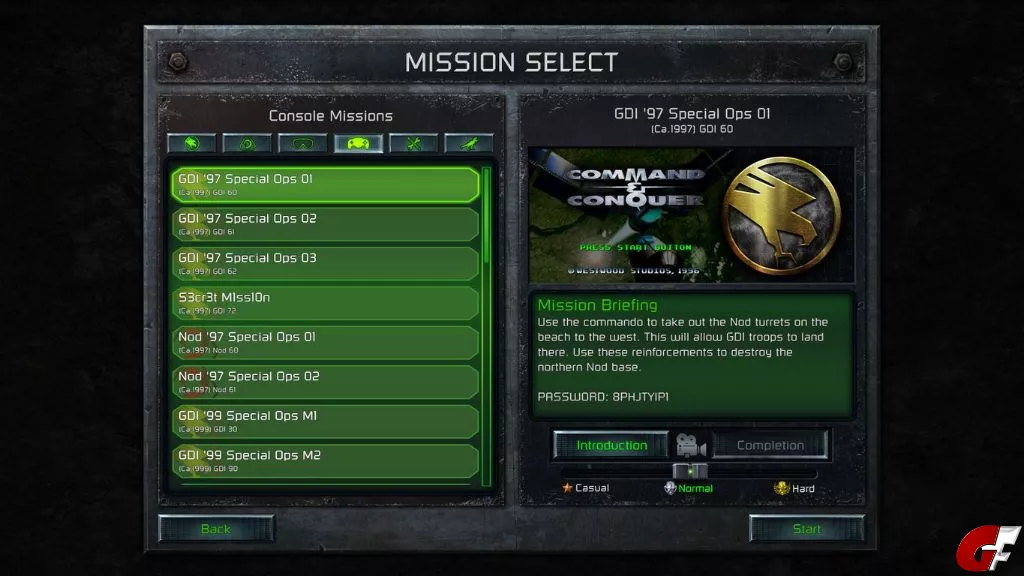Start the selected mission
1024x576 pixels.
(807, 529)
